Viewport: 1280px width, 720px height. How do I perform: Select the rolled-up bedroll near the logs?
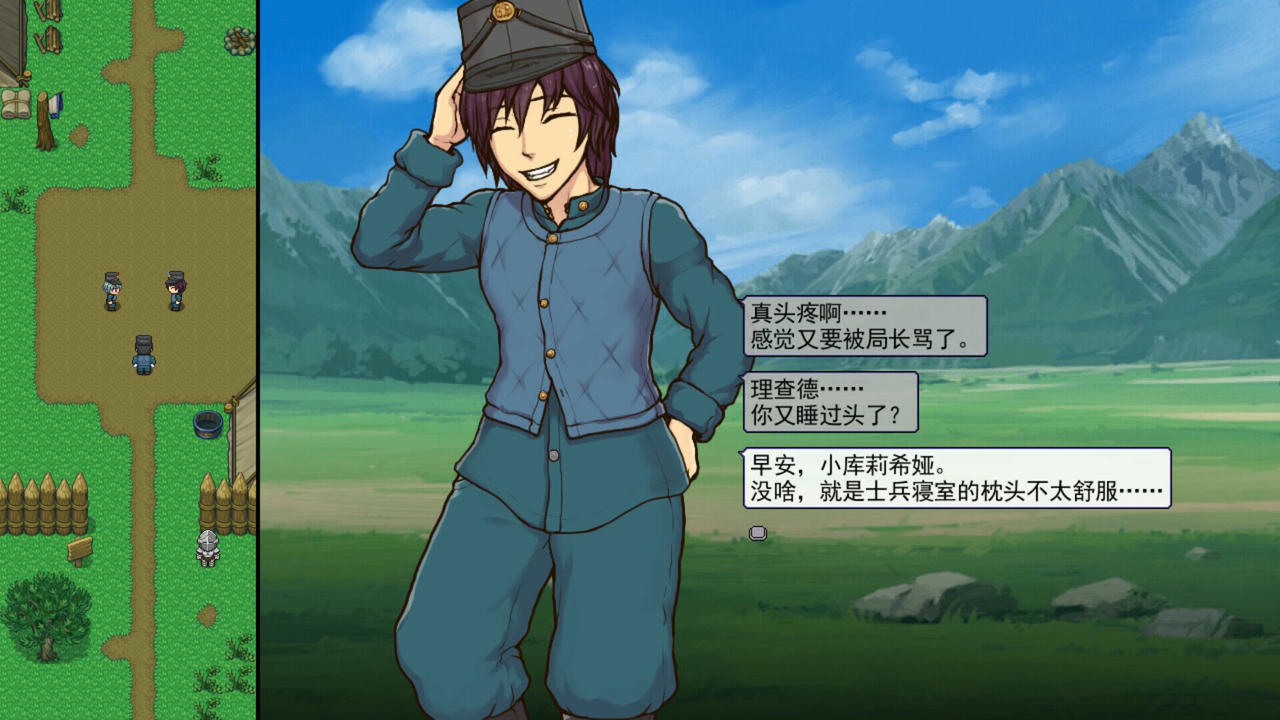[x=16, y=104]
